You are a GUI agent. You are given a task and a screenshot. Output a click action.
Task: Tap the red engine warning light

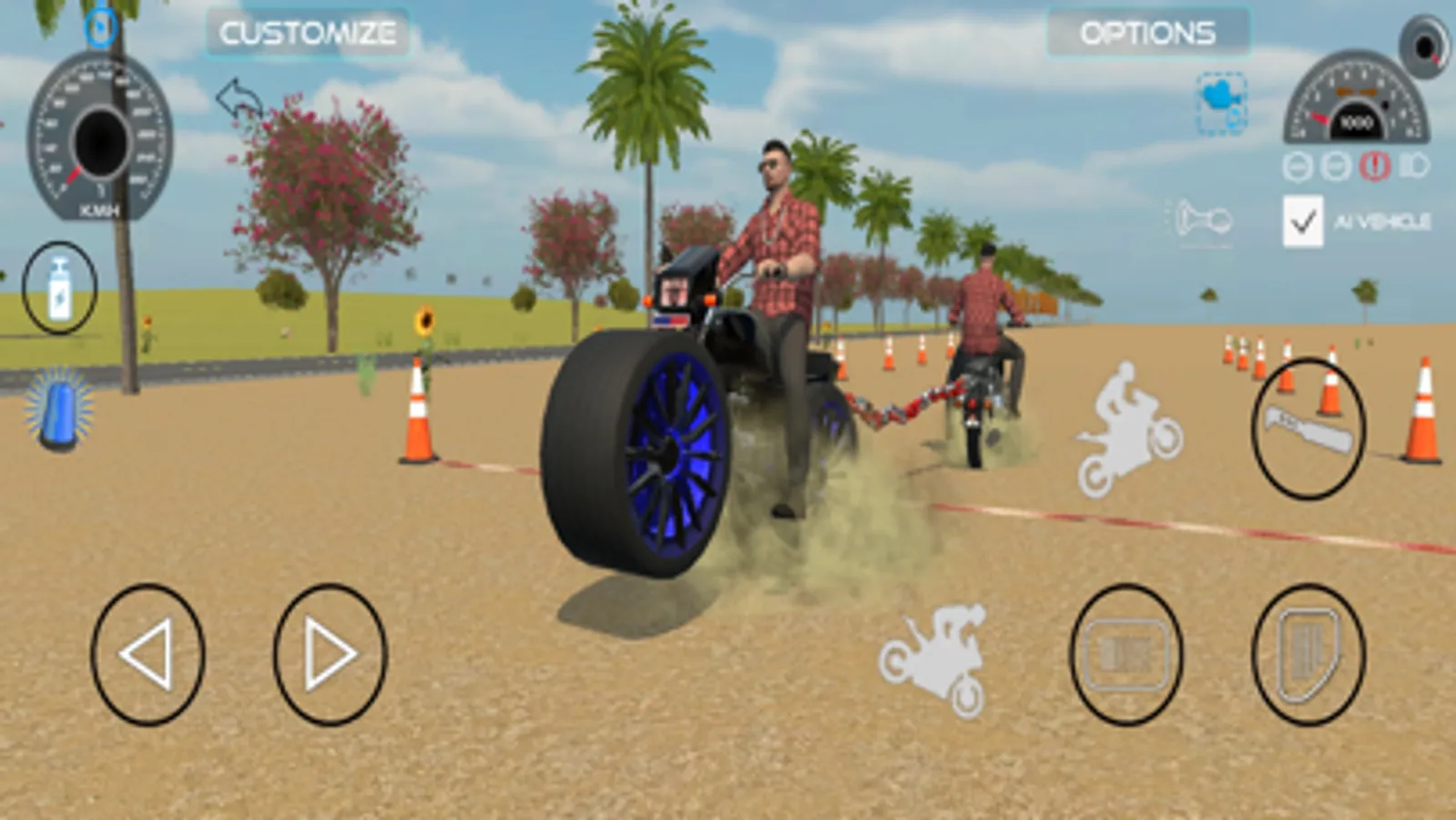(x=1375, y=166)
